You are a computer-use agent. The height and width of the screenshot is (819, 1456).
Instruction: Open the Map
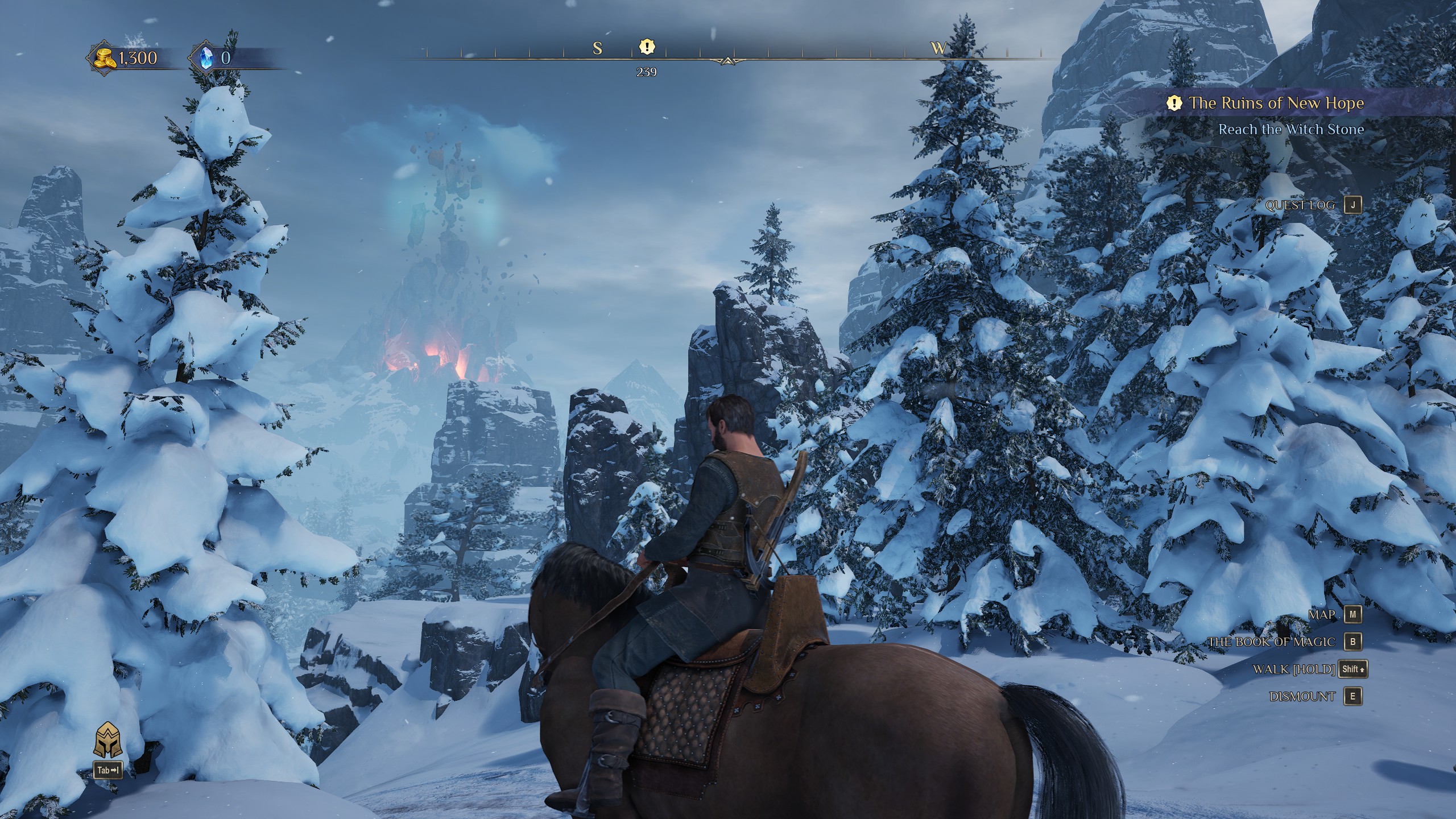[1353, 614]
